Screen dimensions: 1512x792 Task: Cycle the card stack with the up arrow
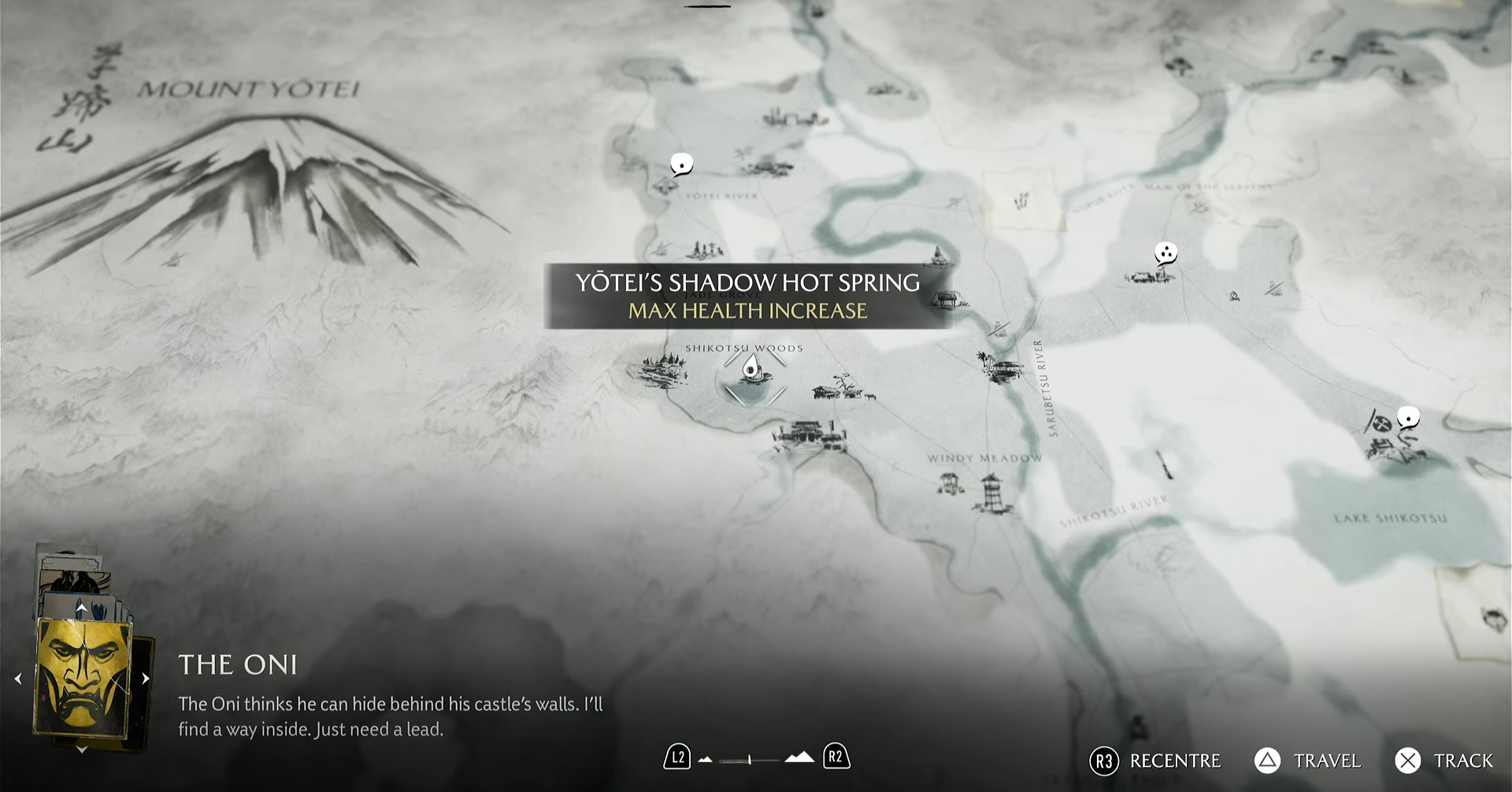[81, 608]
